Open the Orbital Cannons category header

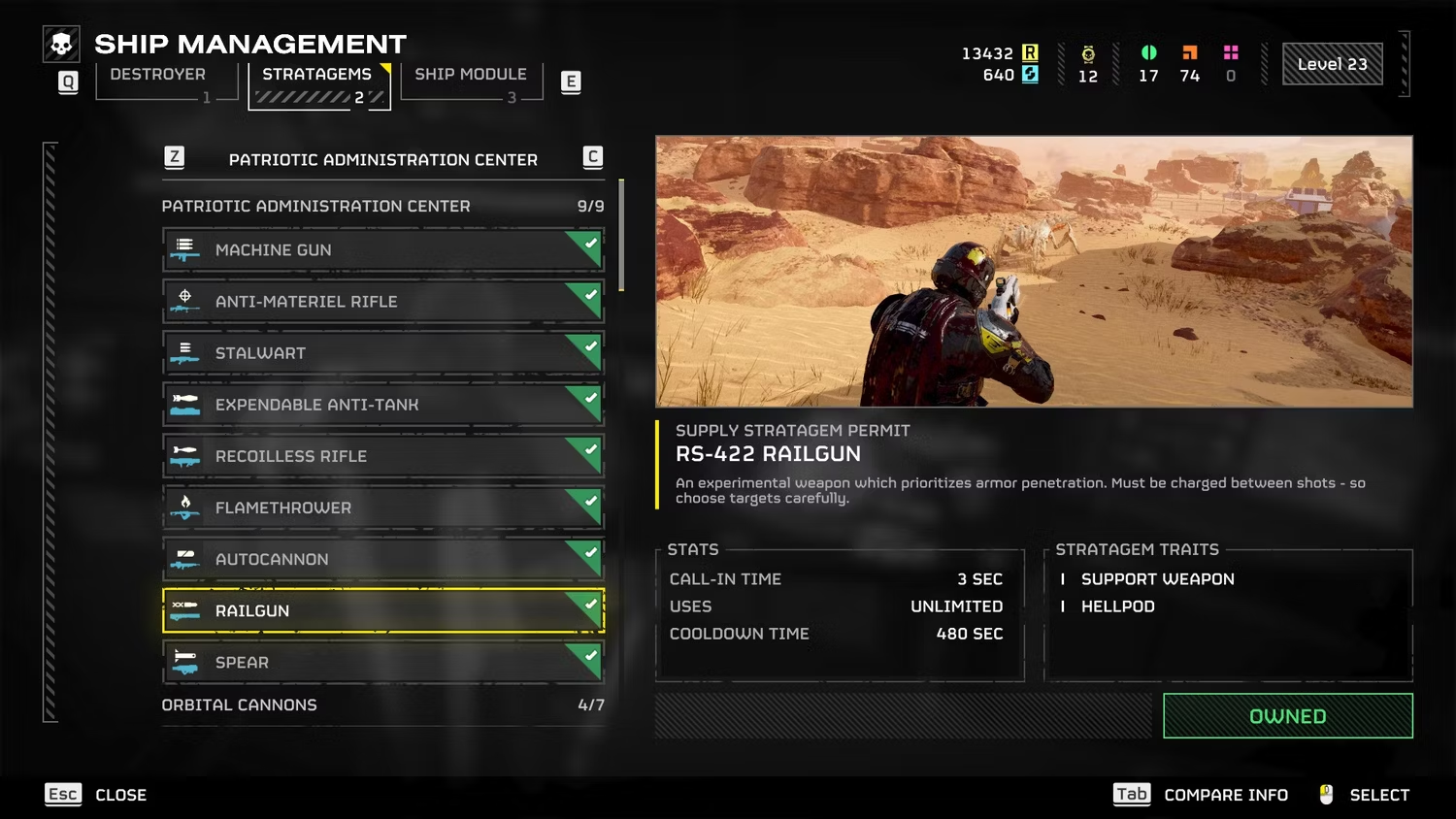(x=382, y=705)
